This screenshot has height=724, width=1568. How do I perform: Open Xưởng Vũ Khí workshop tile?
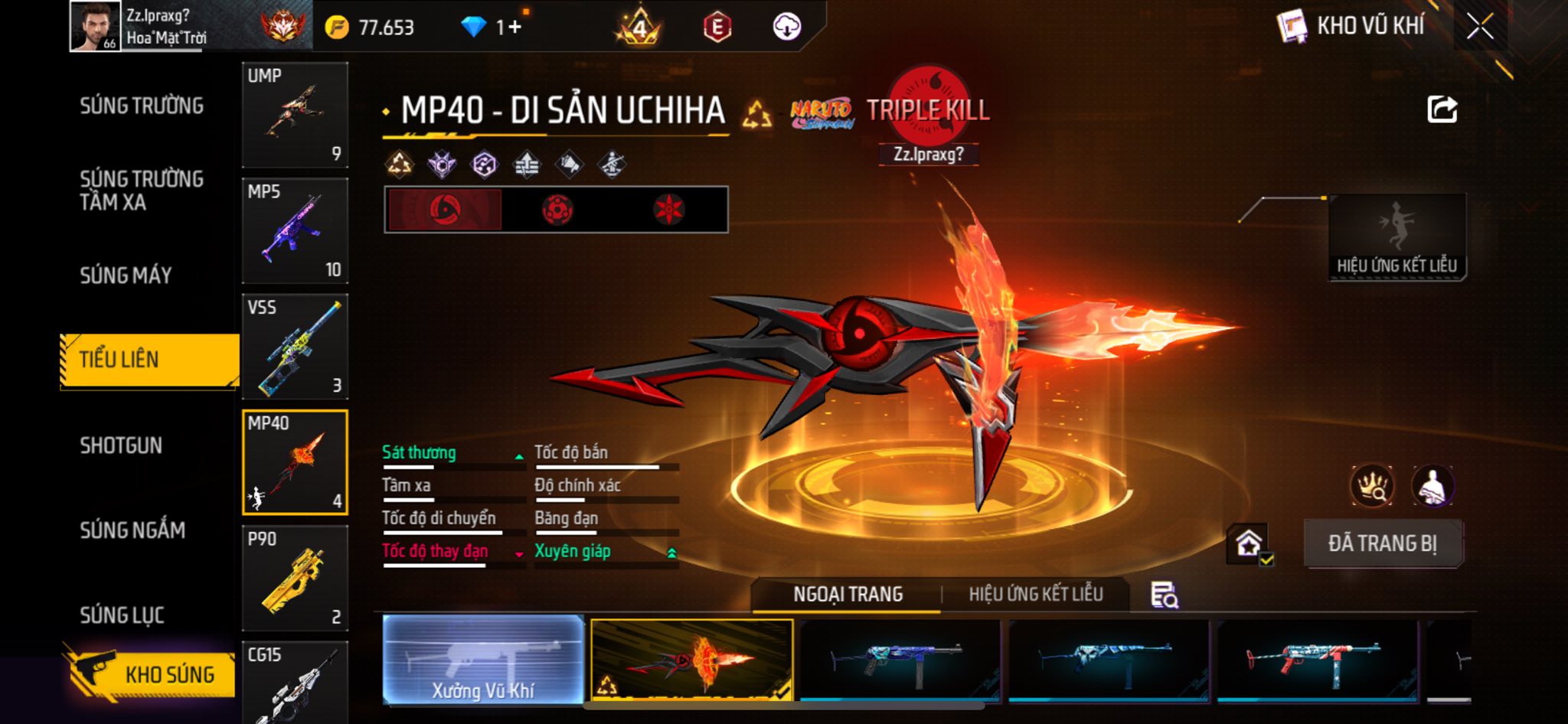(483, 660)
